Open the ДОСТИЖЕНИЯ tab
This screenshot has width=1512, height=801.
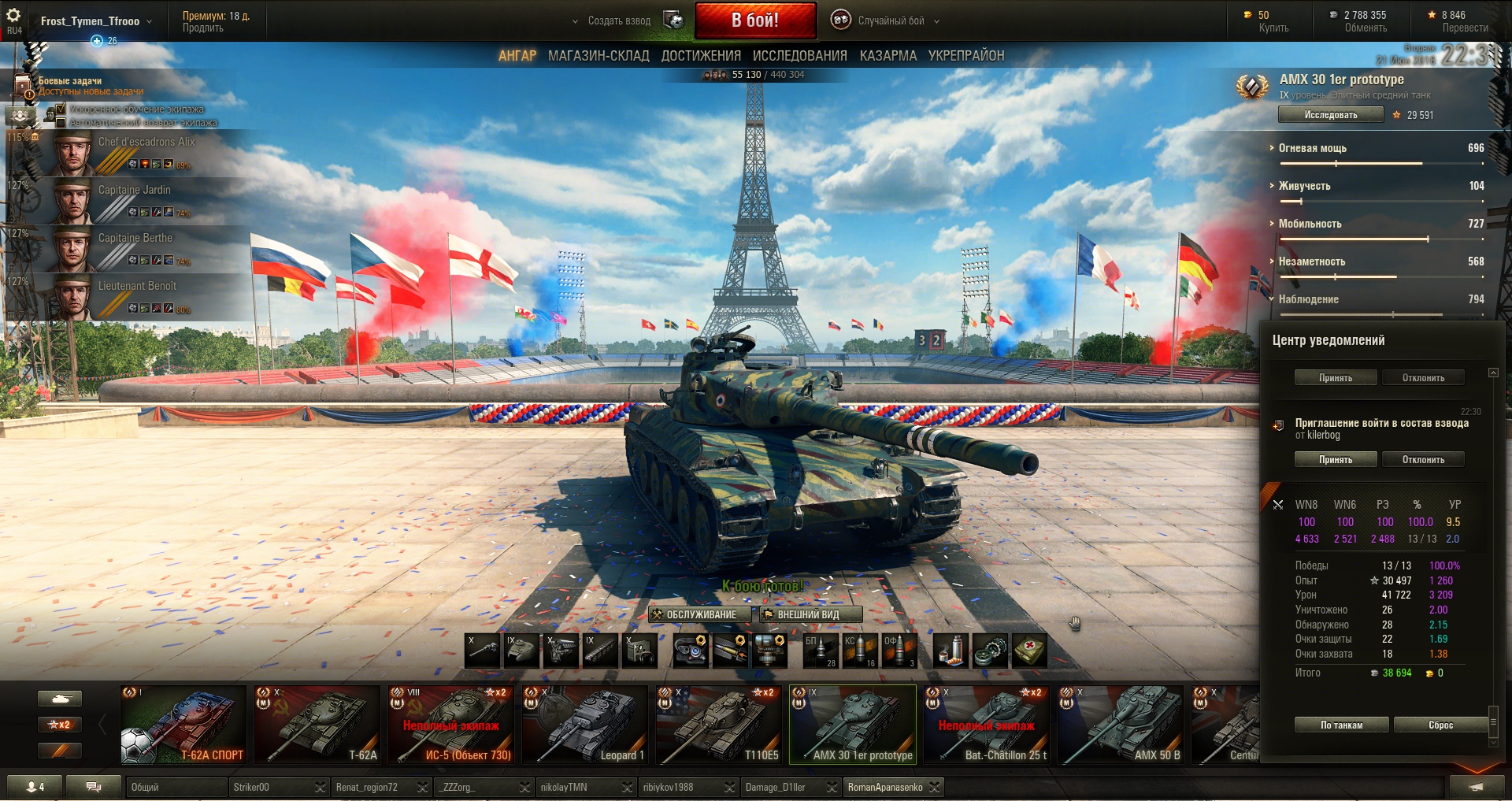pos(701,56)
